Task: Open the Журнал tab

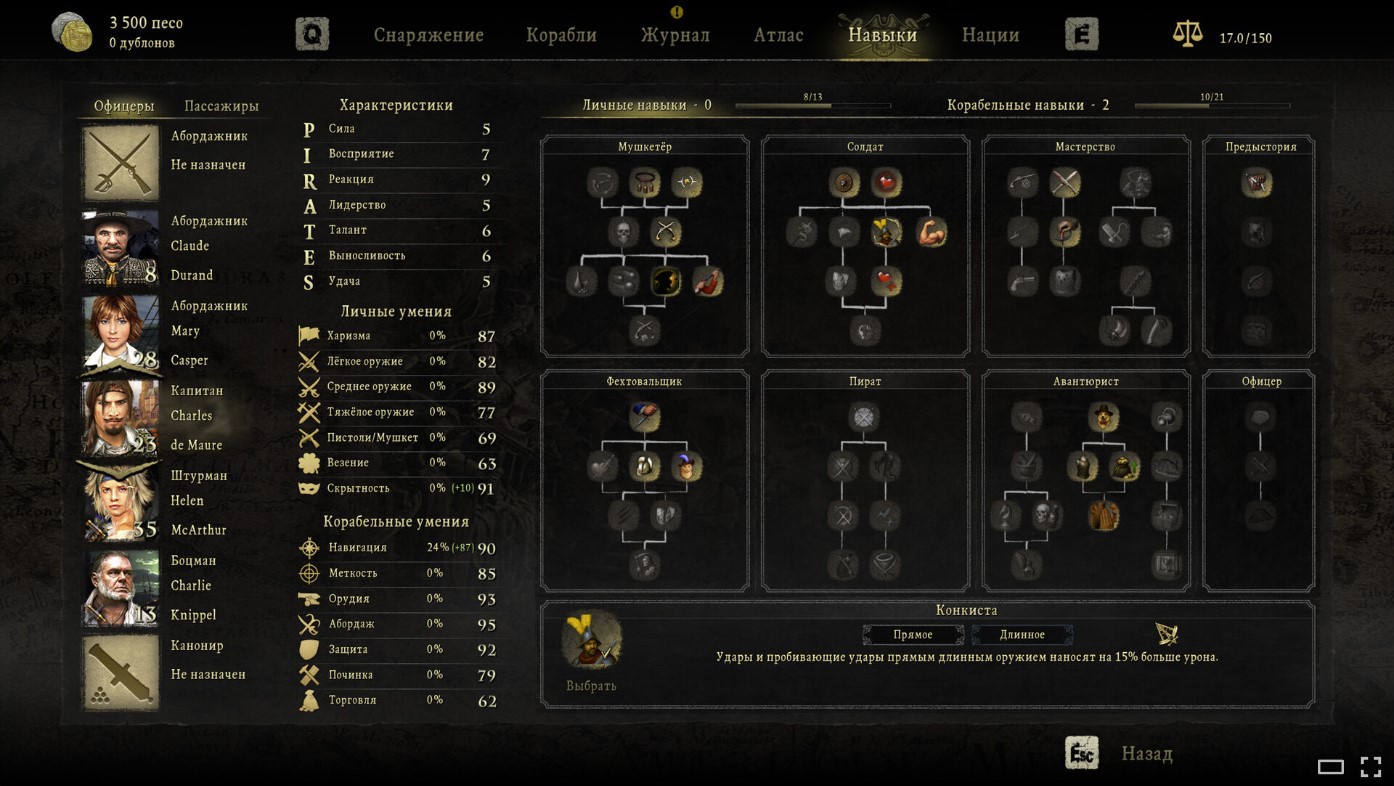Action: [x=675, y=35]
